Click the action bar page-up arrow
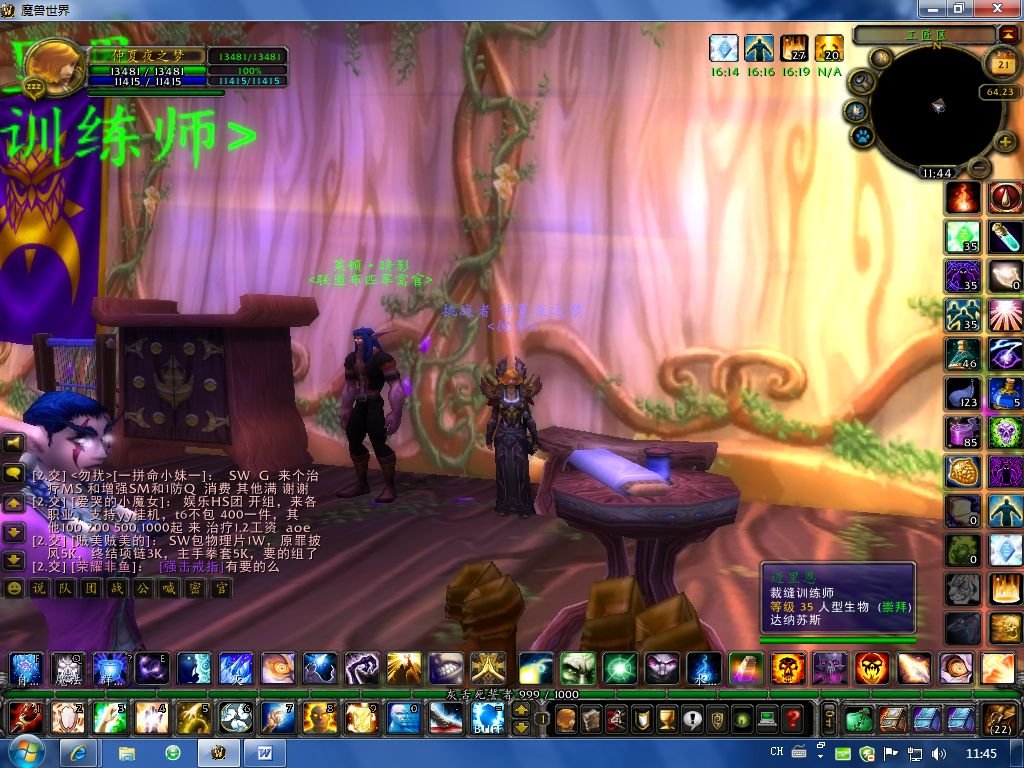Image resolution: width=1024 pixels, height=768 pixels. (521, 710)
